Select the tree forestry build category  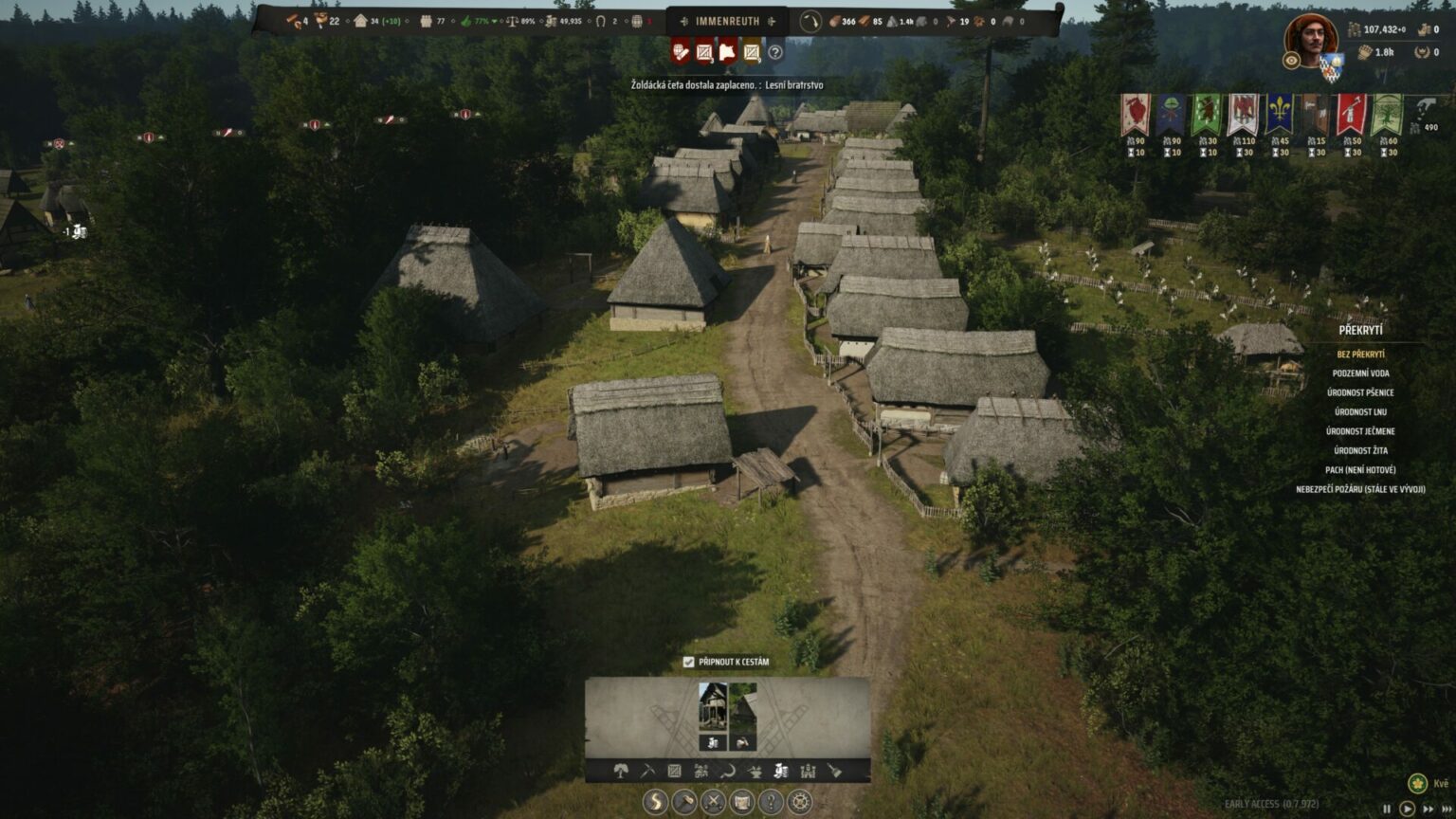(621, 773)
